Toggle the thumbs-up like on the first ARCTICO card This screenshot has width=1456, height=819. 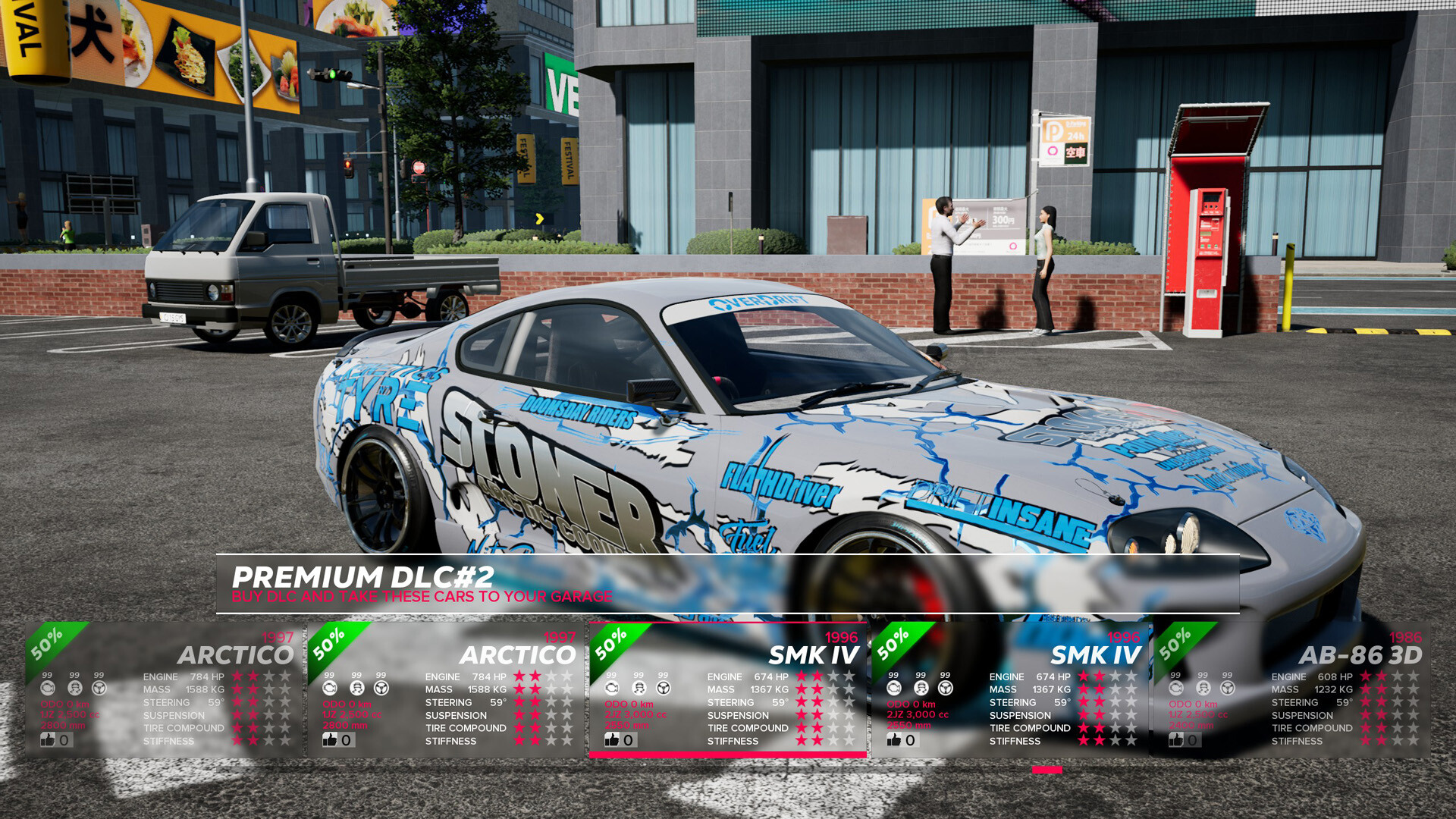[47, 741]
